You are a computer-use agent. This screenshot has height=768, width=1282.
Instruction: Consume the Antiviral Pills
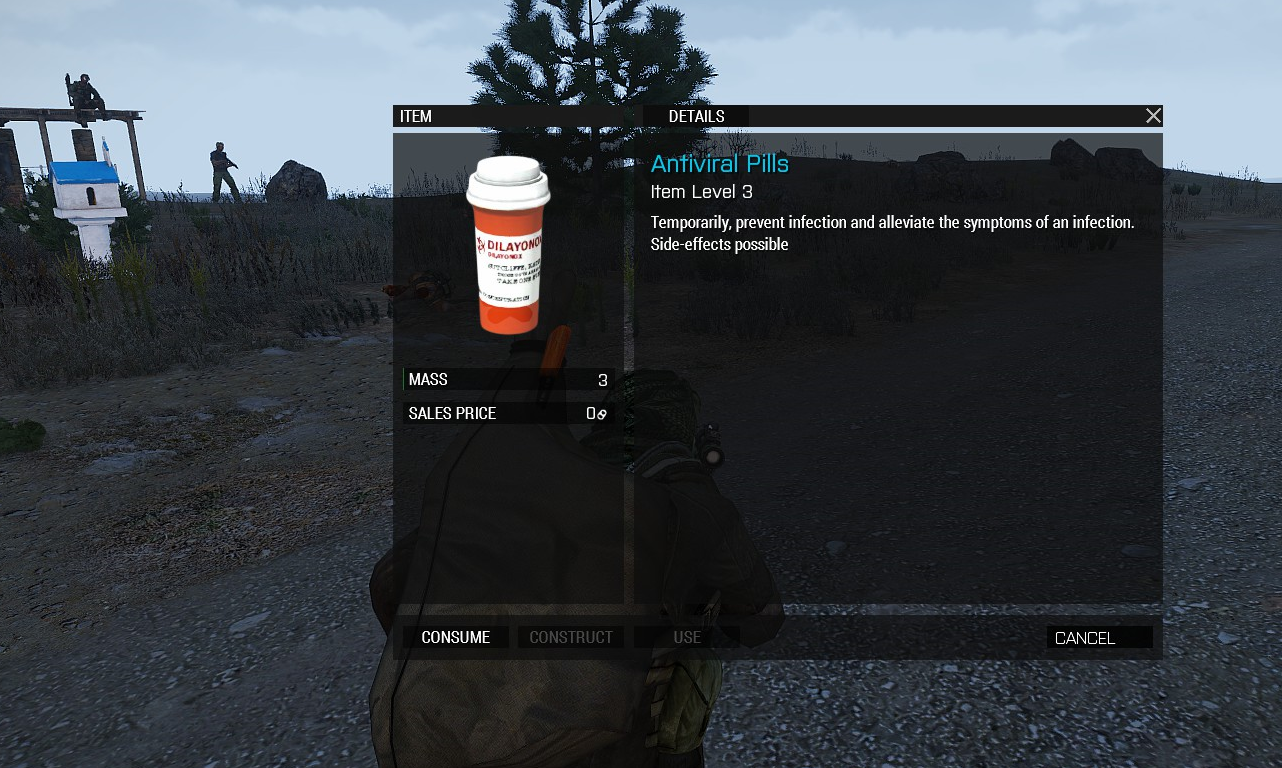(456, 637)
